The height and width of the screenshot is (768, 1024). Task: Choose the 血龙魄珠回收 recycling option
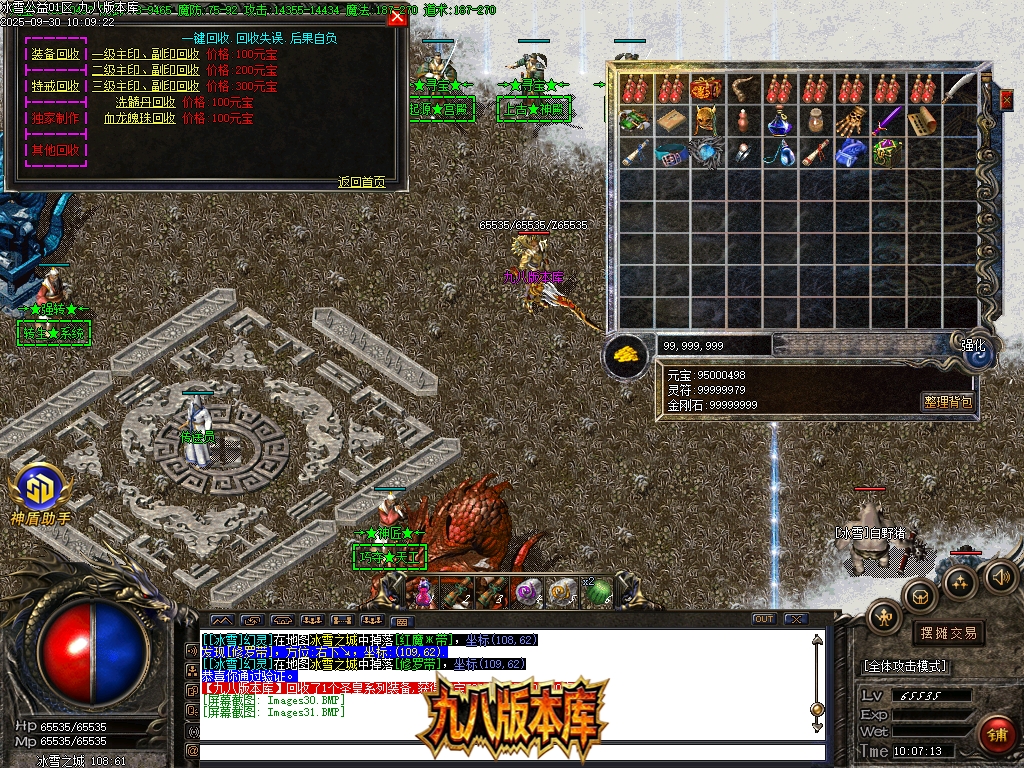[140, 118]
